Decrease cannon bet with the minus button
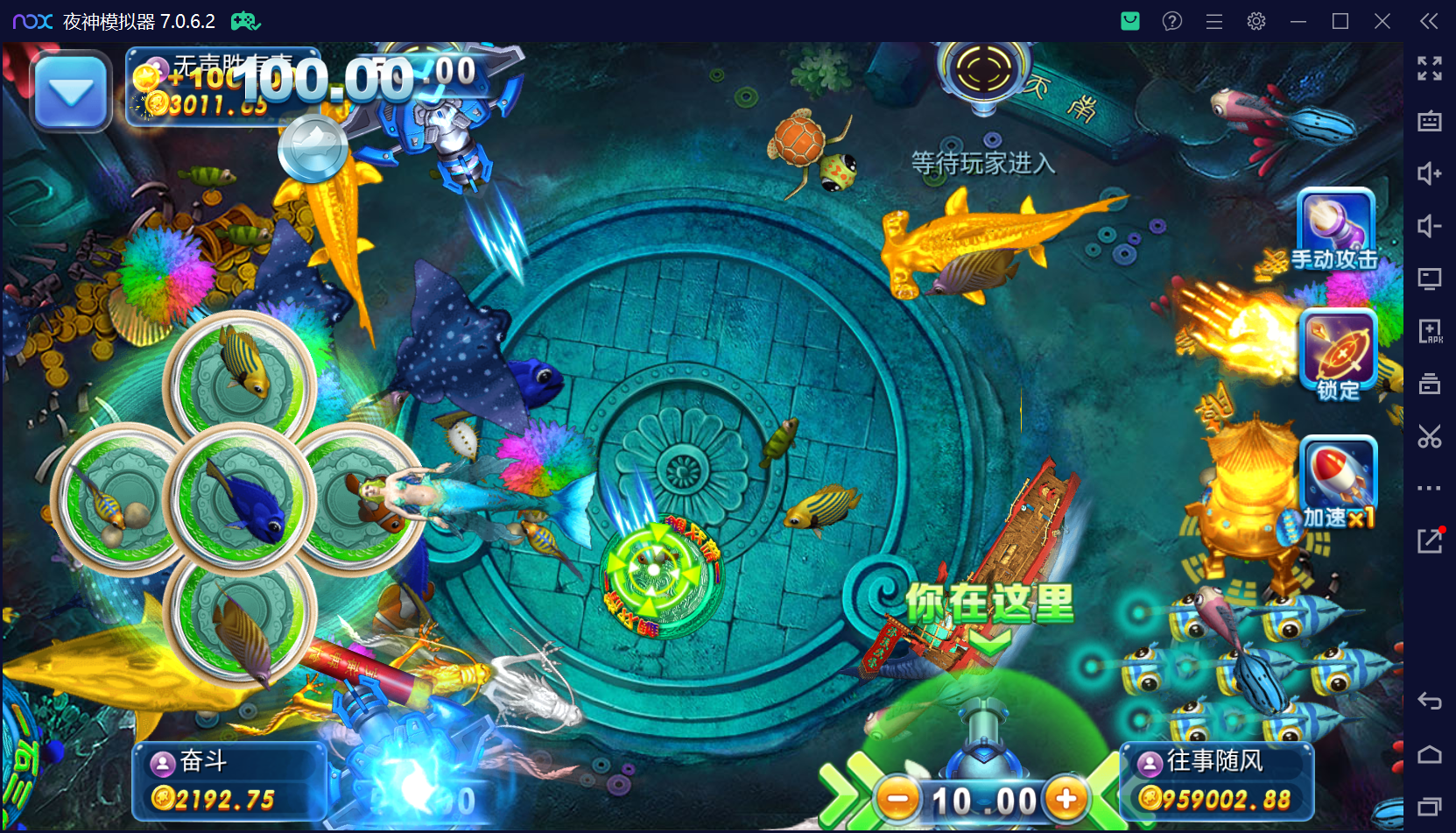Screen dimensions: 1456x833 (898, 799)
